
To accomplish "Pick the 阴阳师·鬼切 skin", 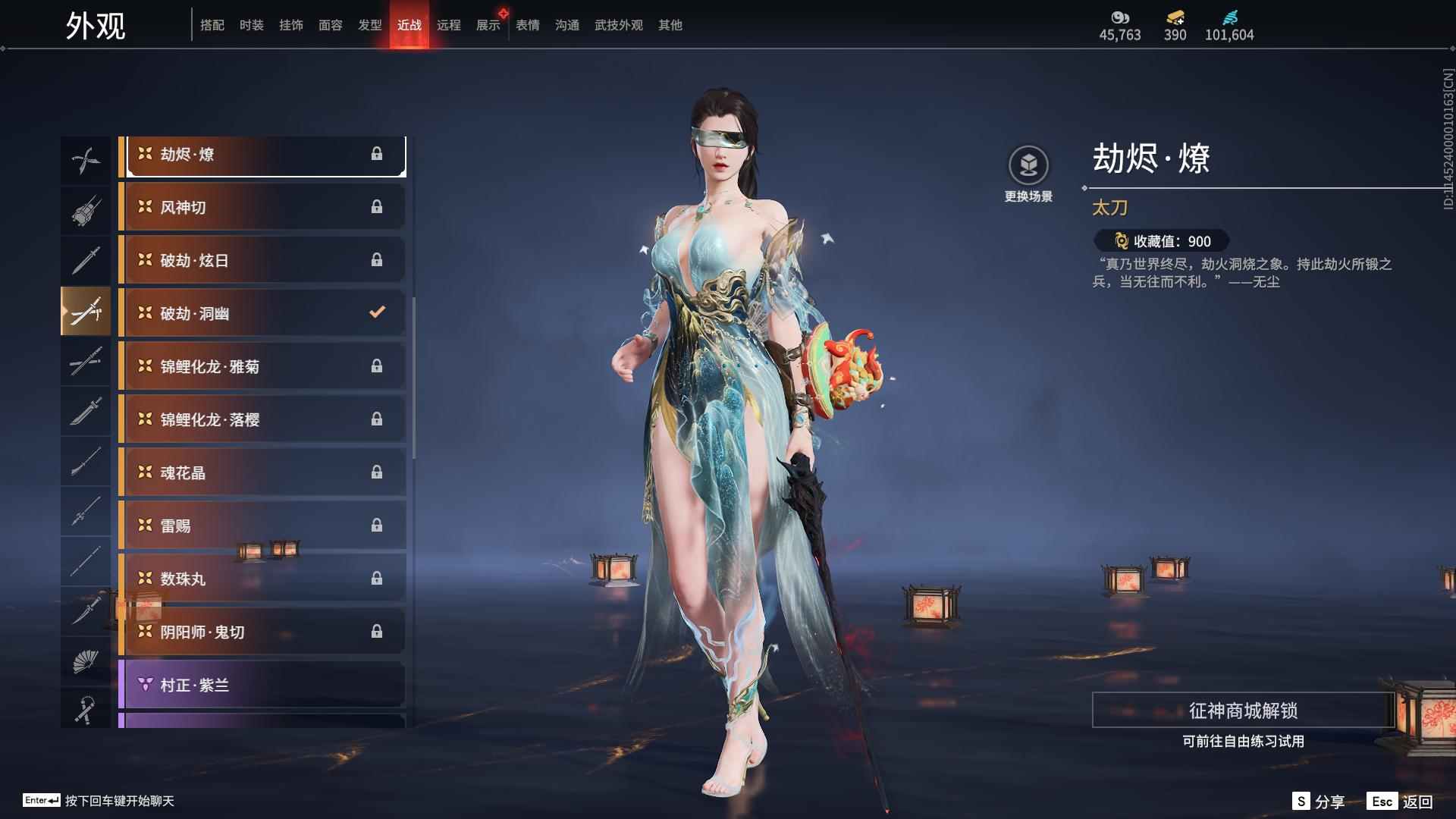I will [262, 632].
